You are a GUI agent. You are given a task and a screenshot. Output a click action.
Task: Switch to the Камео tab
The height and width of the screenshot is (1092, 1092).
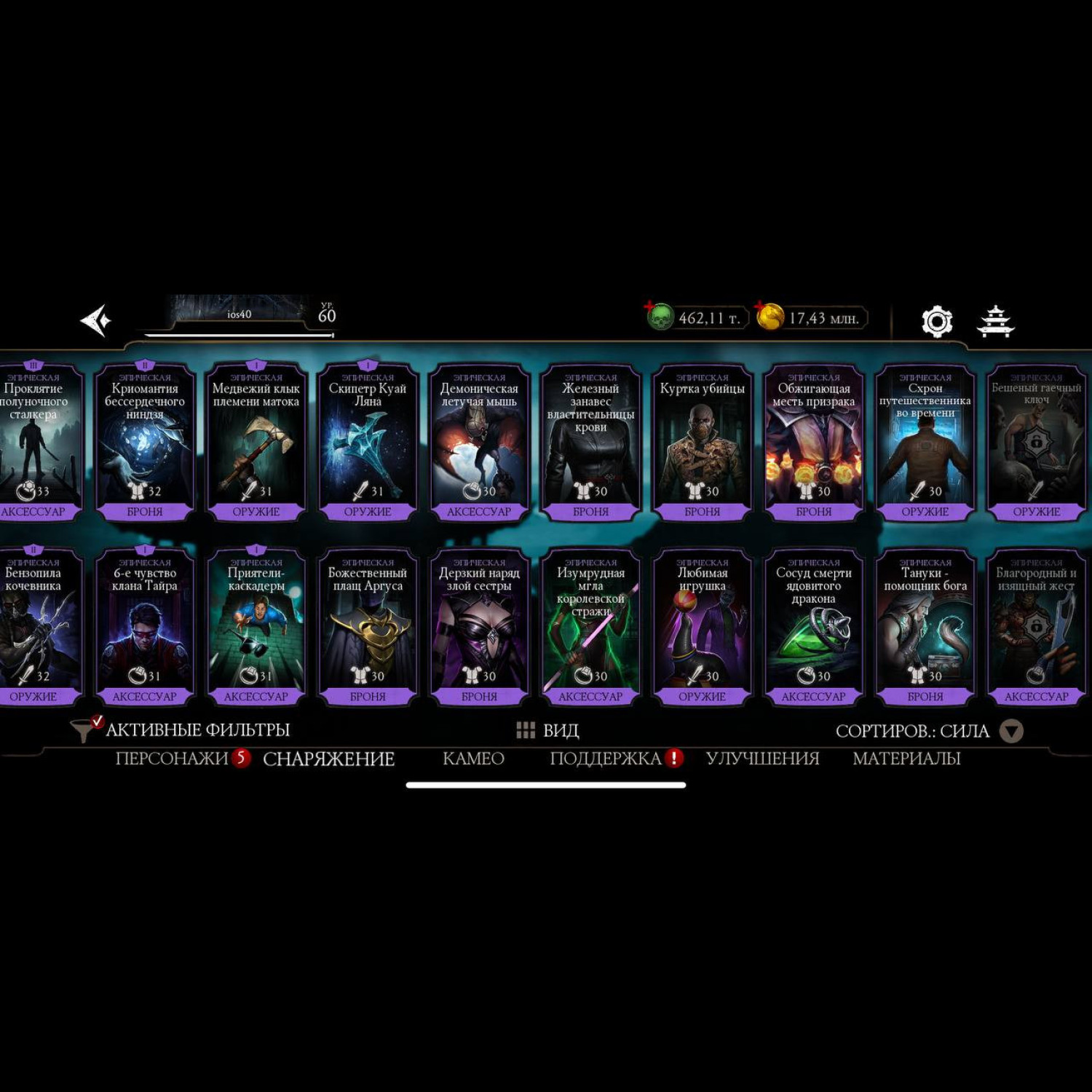[x=473, y=759]
